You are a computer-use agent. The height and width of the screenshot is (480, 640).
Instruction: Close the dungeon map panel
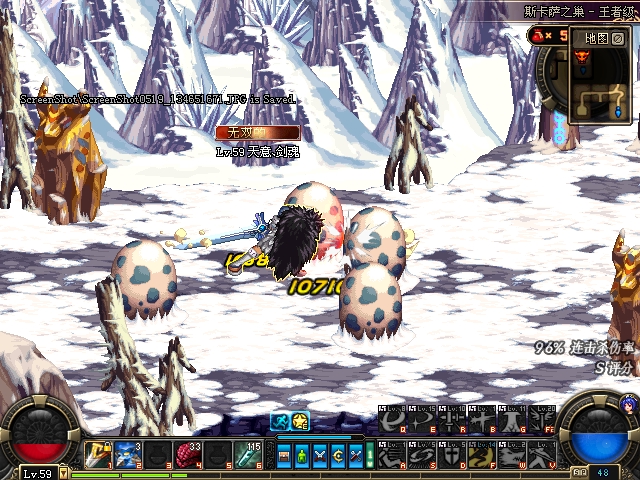coord(619,38)
